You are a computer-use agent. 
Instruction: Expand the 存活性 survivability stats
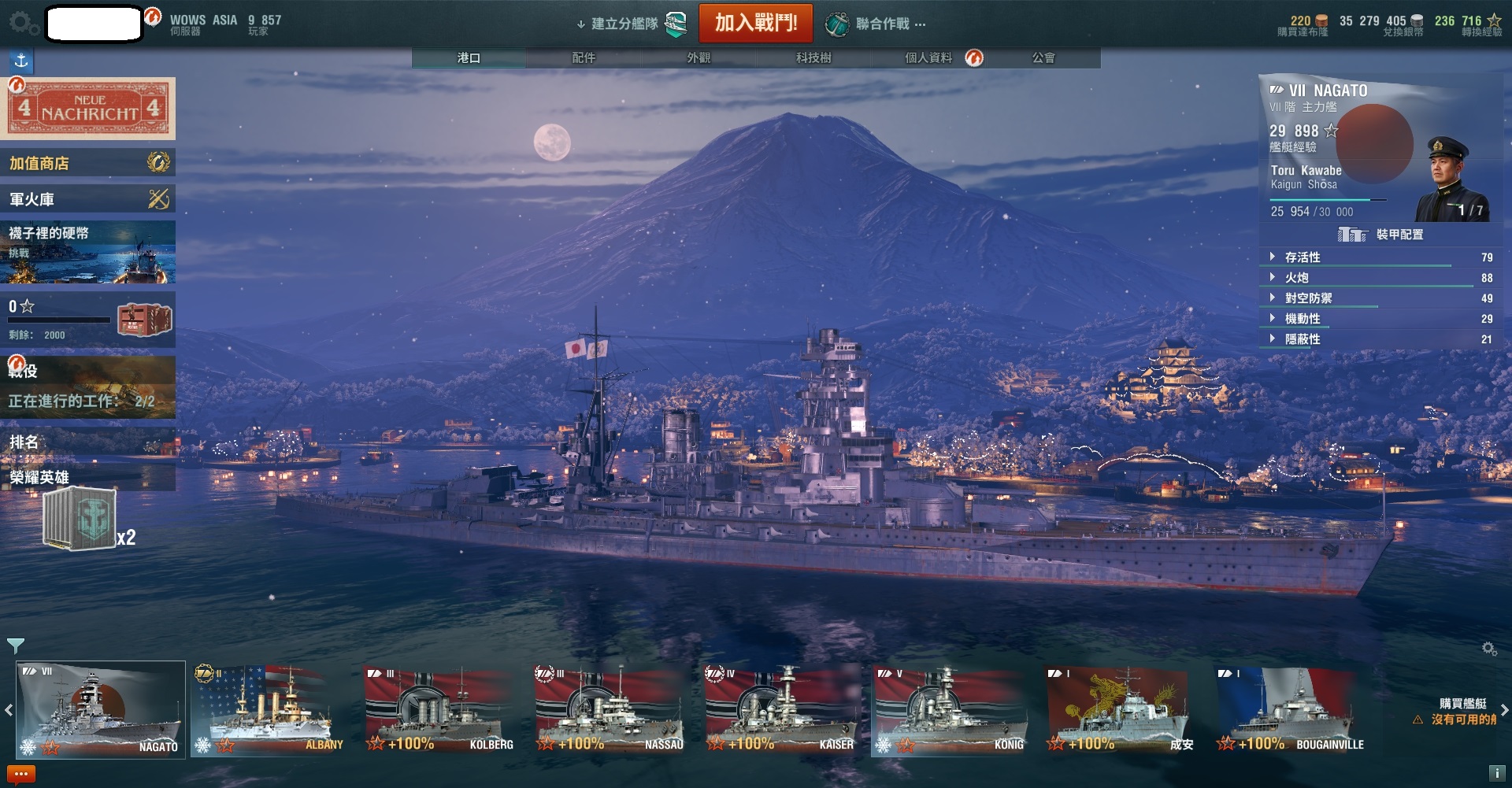1303,257
